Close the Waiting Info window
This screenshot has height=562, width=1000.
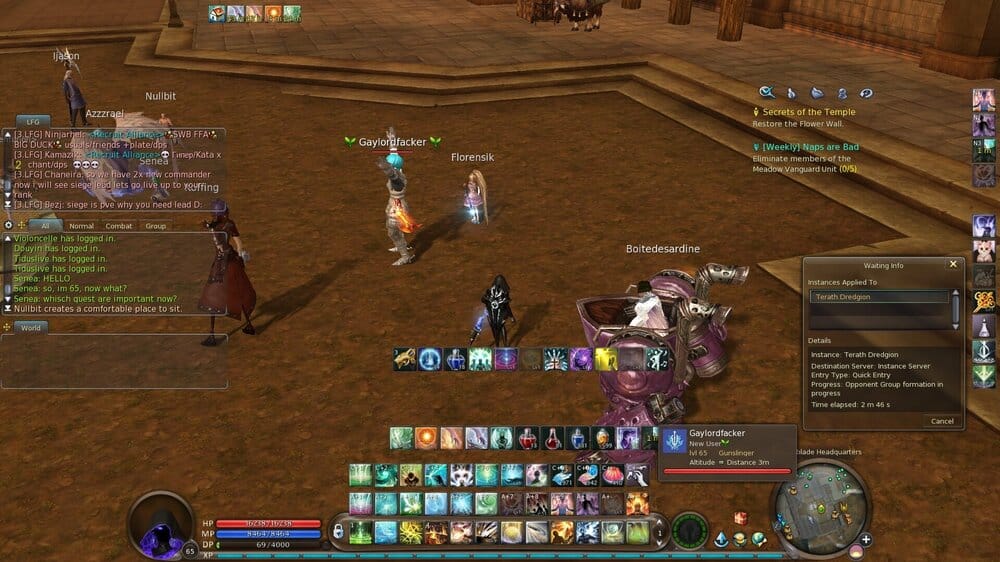[x=952, y=265]
